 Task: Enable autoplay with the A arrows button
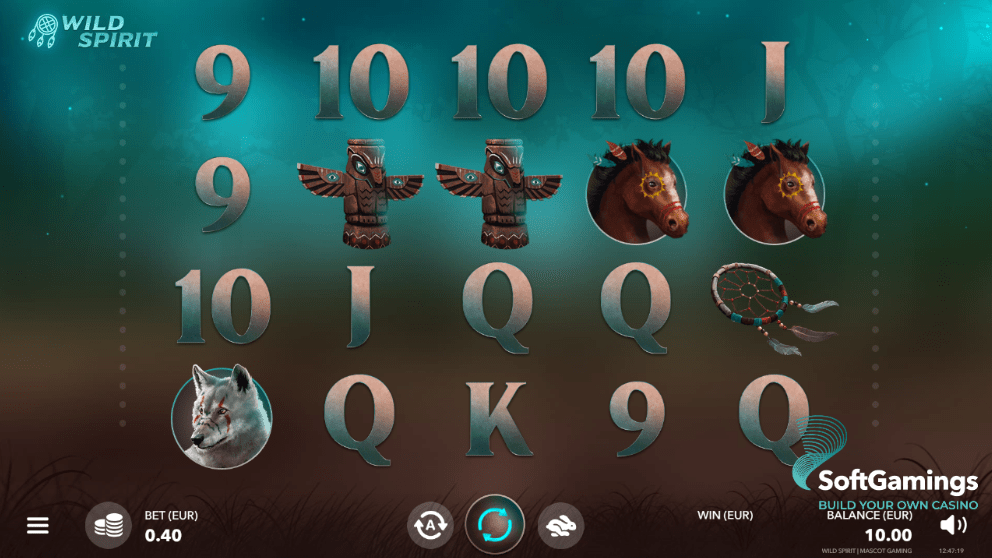[430, 525]
